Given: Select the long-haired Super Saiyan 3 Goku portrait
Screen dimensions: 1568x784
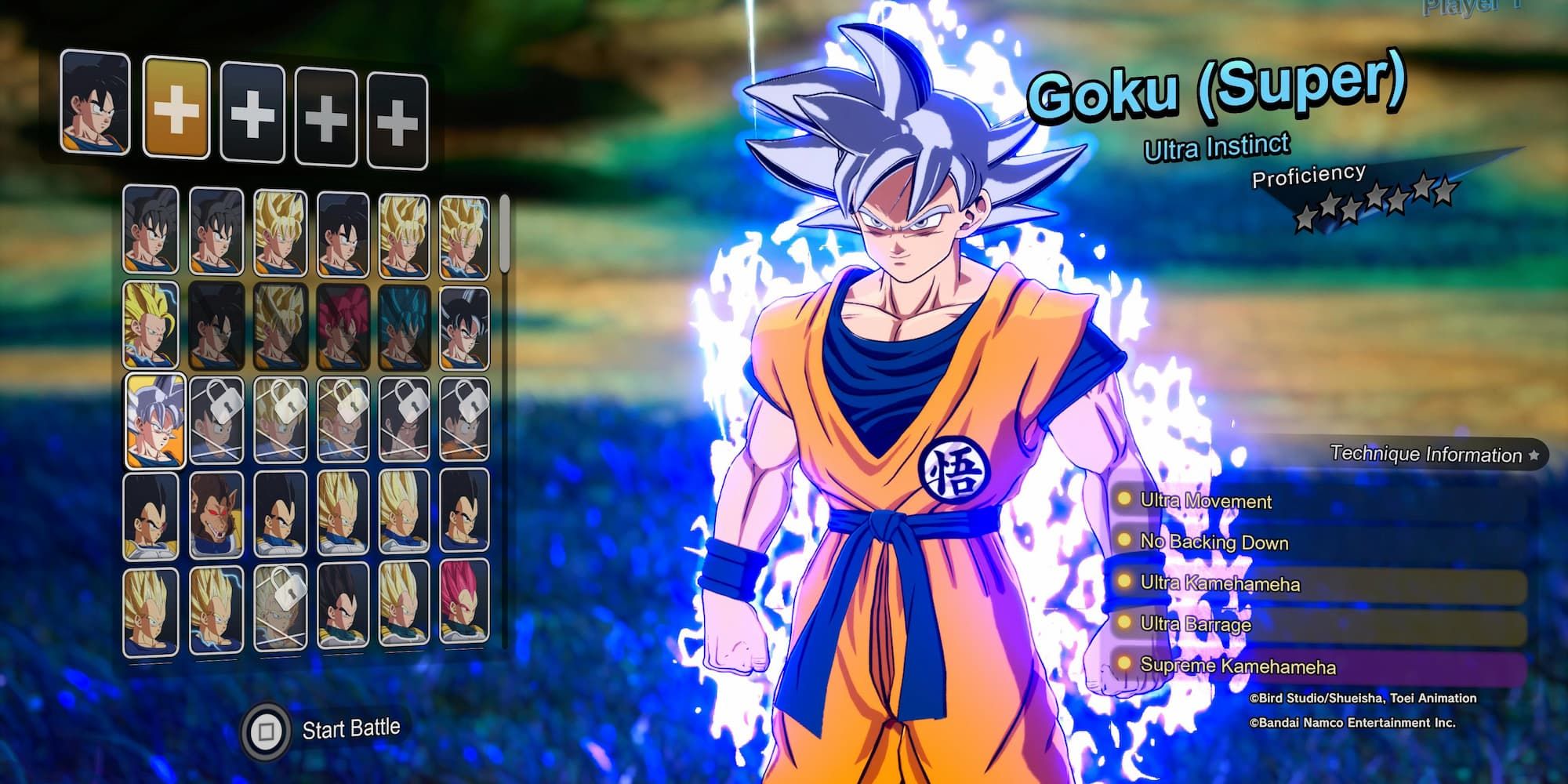Looking at the screenshot, I should point(152,325).
